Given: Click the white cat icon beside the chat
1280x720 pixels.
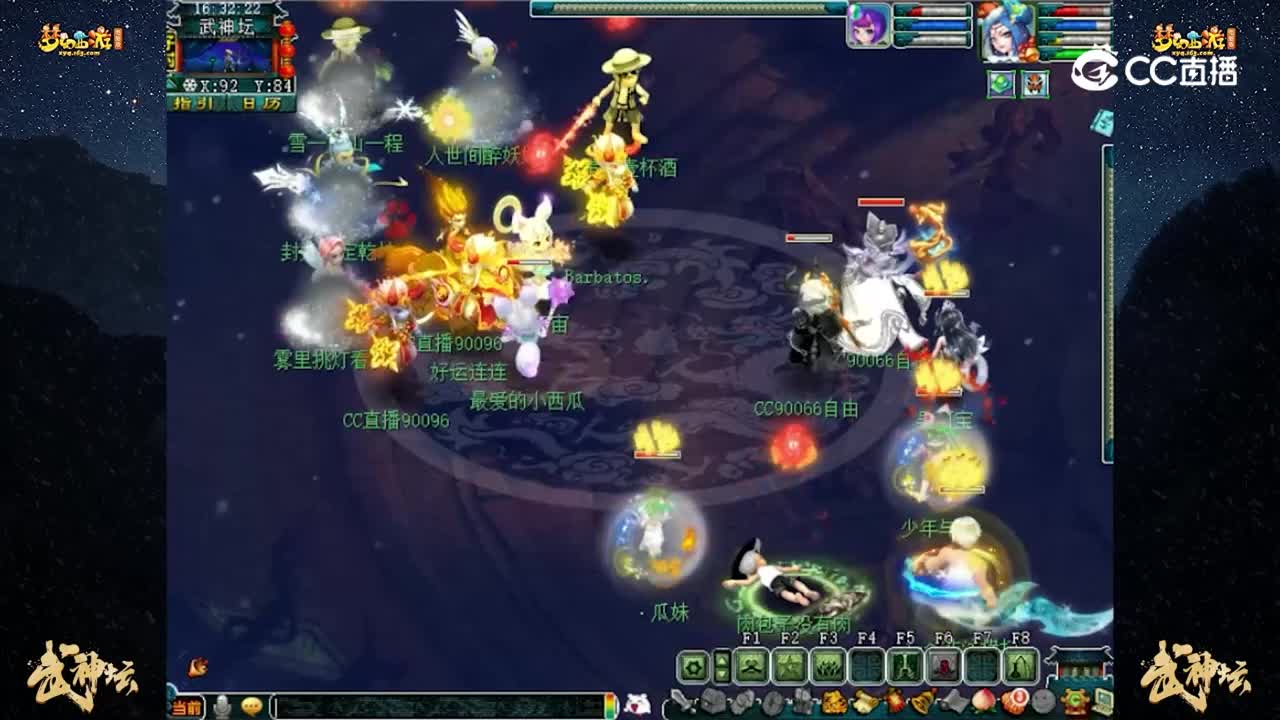Looking at the screenshot, I should pyautogui.click(x=637, y=704).
